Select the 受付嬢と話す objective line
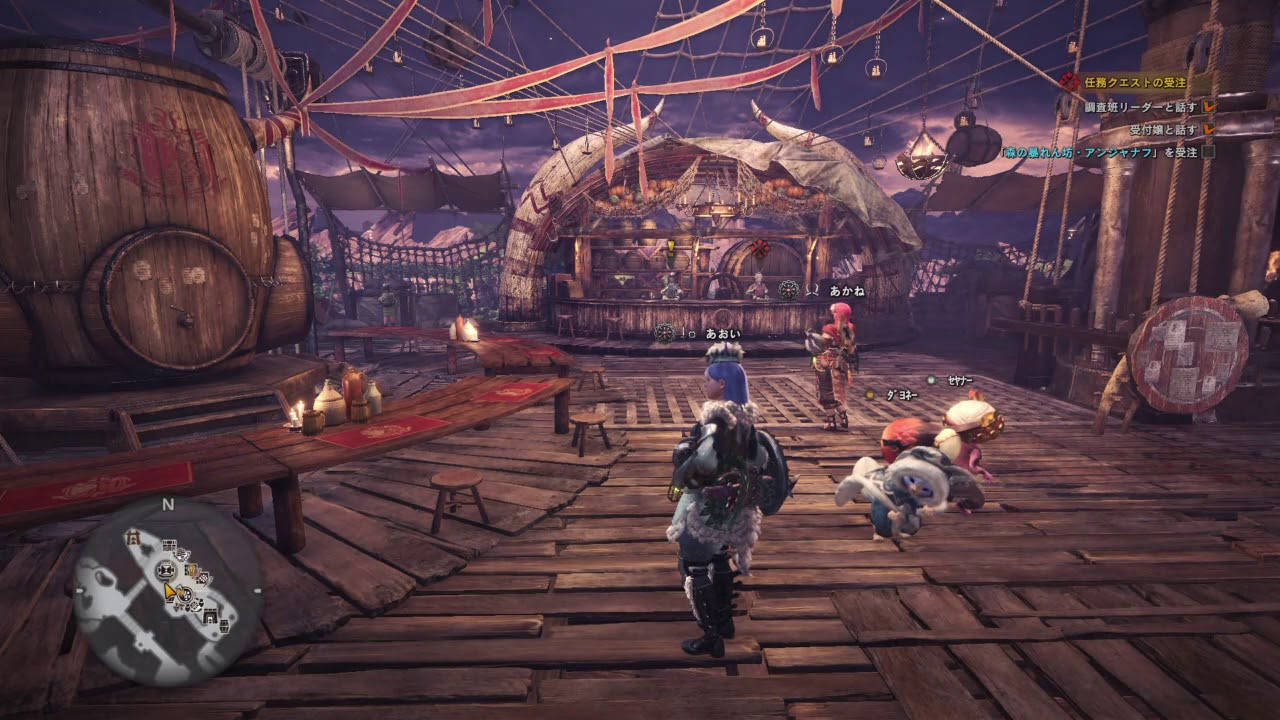This screenshot has height=720, width=1280. coord(1164,130)
